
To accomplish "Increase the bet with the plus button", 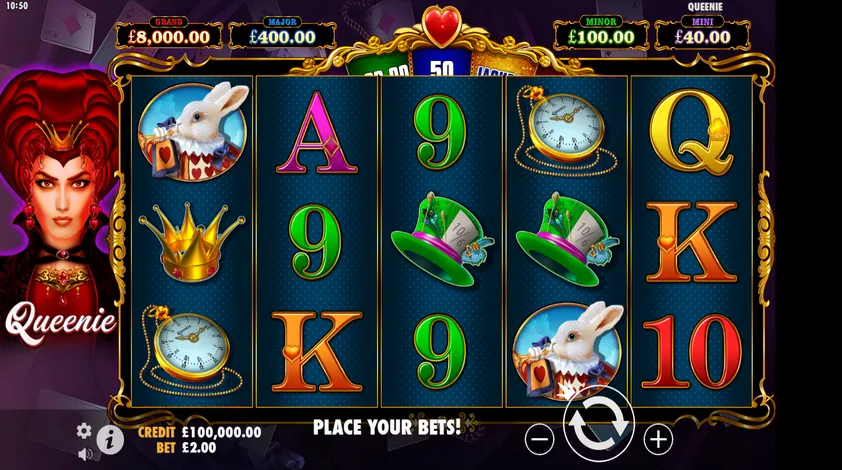I will coord(657,438).
